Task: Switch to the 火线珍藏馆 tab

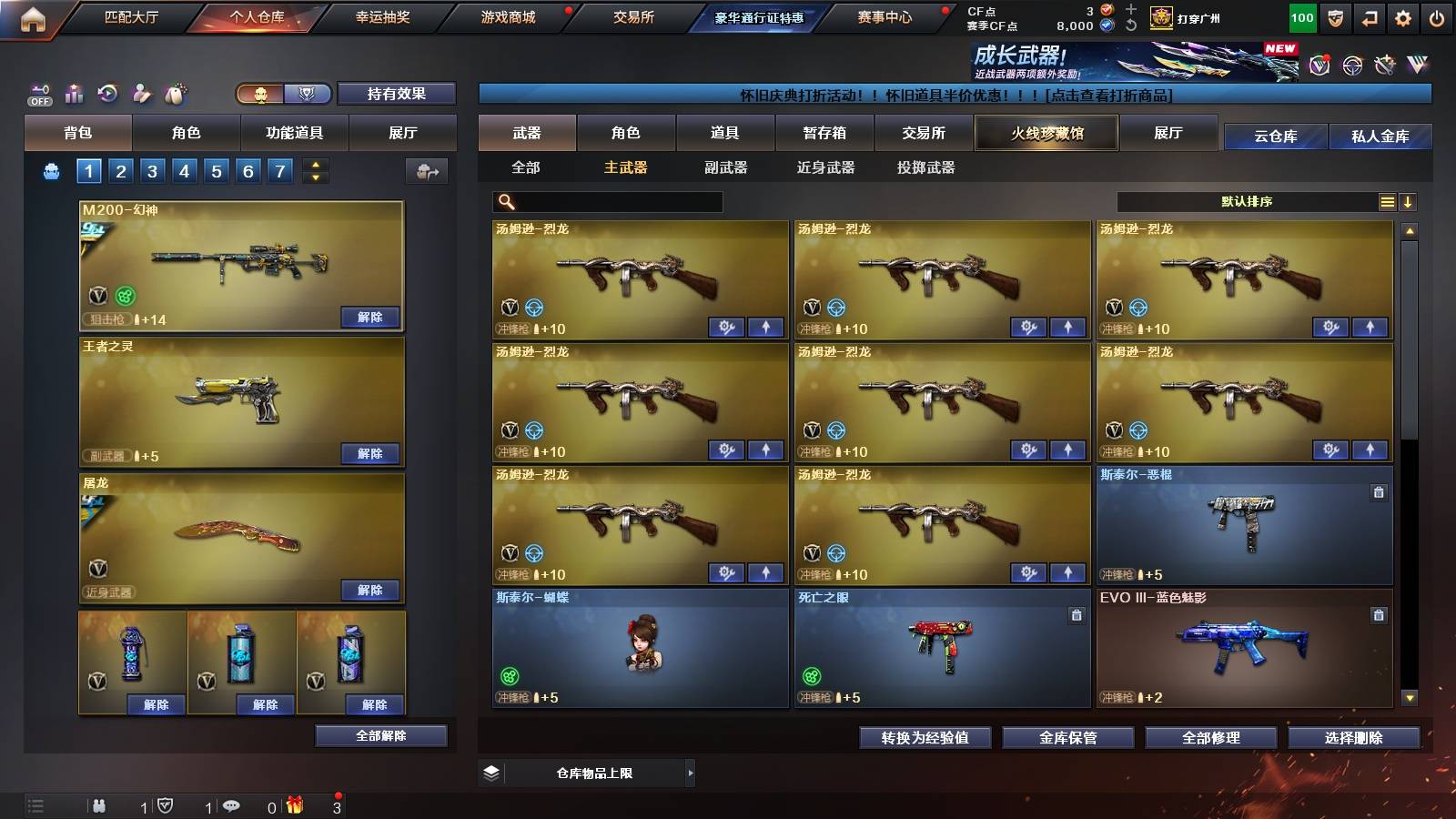Action: pyautogui.click(x=1045, y=133)
